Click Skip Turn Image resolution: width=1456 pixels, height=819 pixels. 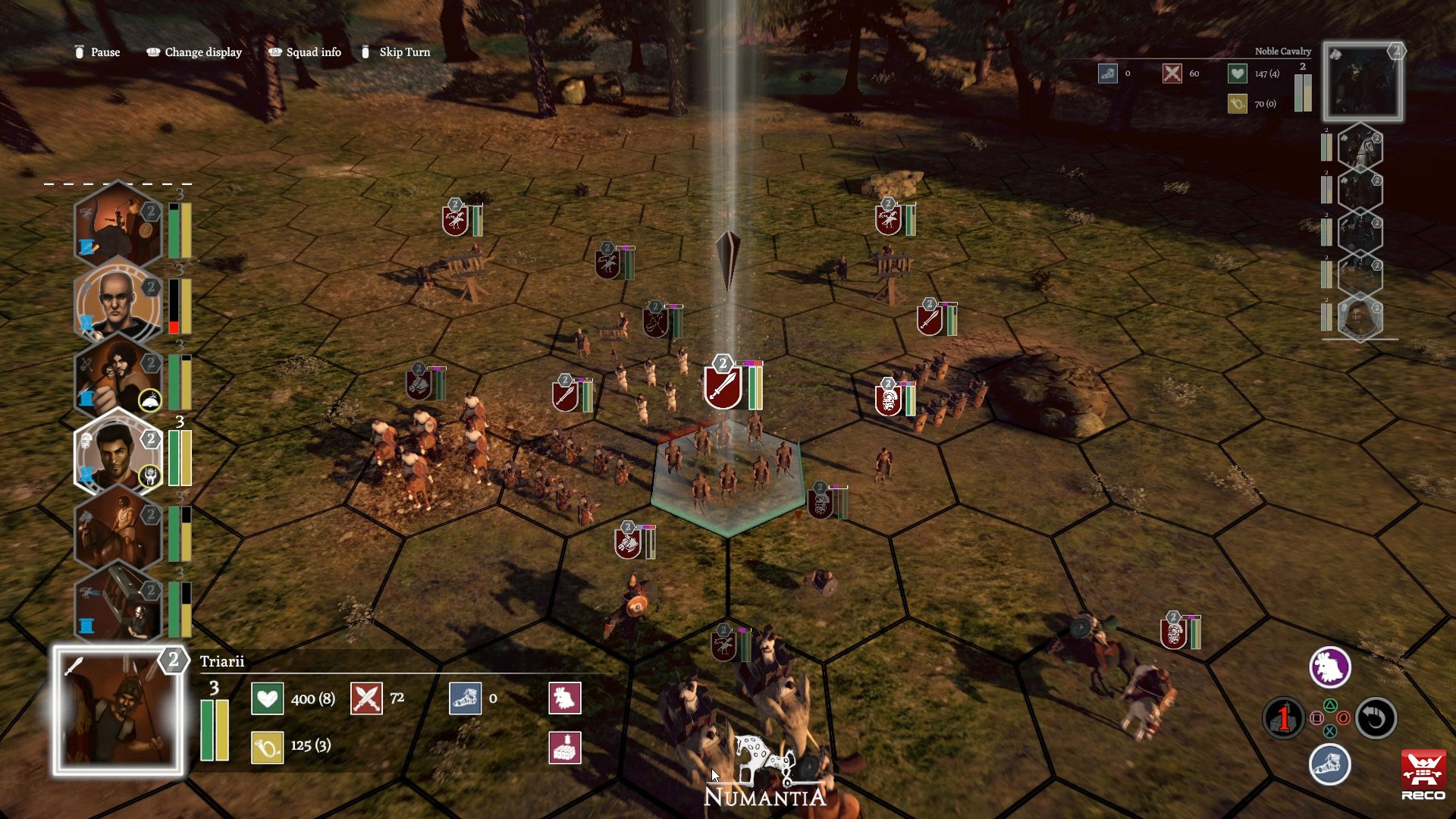click(405, 52)
